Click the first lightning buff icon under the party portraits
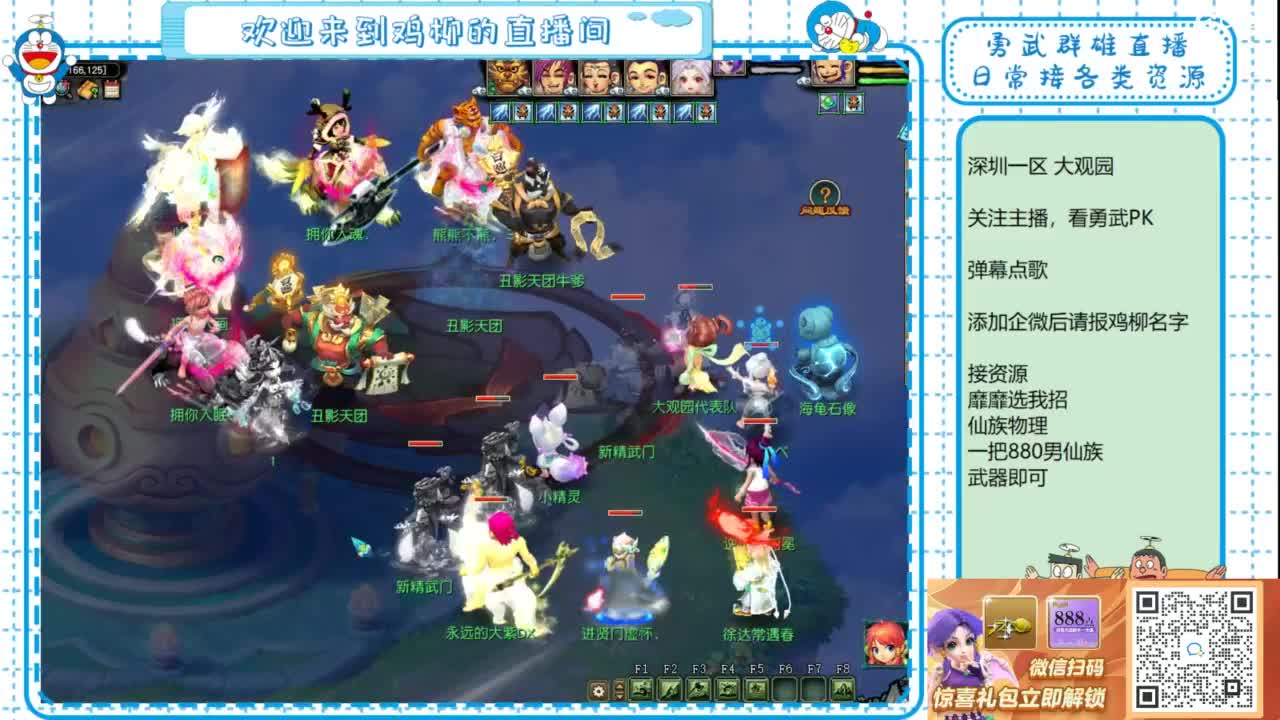1280x720 pixels. coord(499,113)
